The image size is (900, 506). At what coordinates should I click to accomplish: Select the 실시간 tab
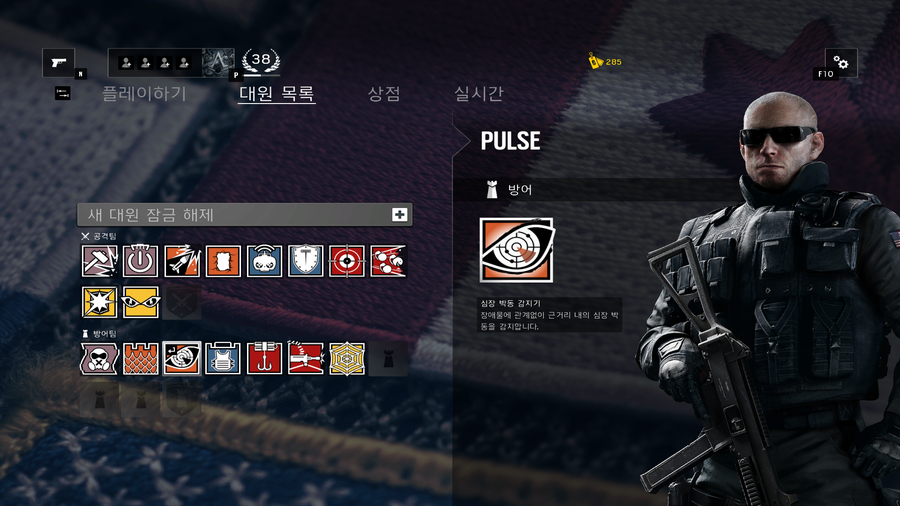[479, 94]
